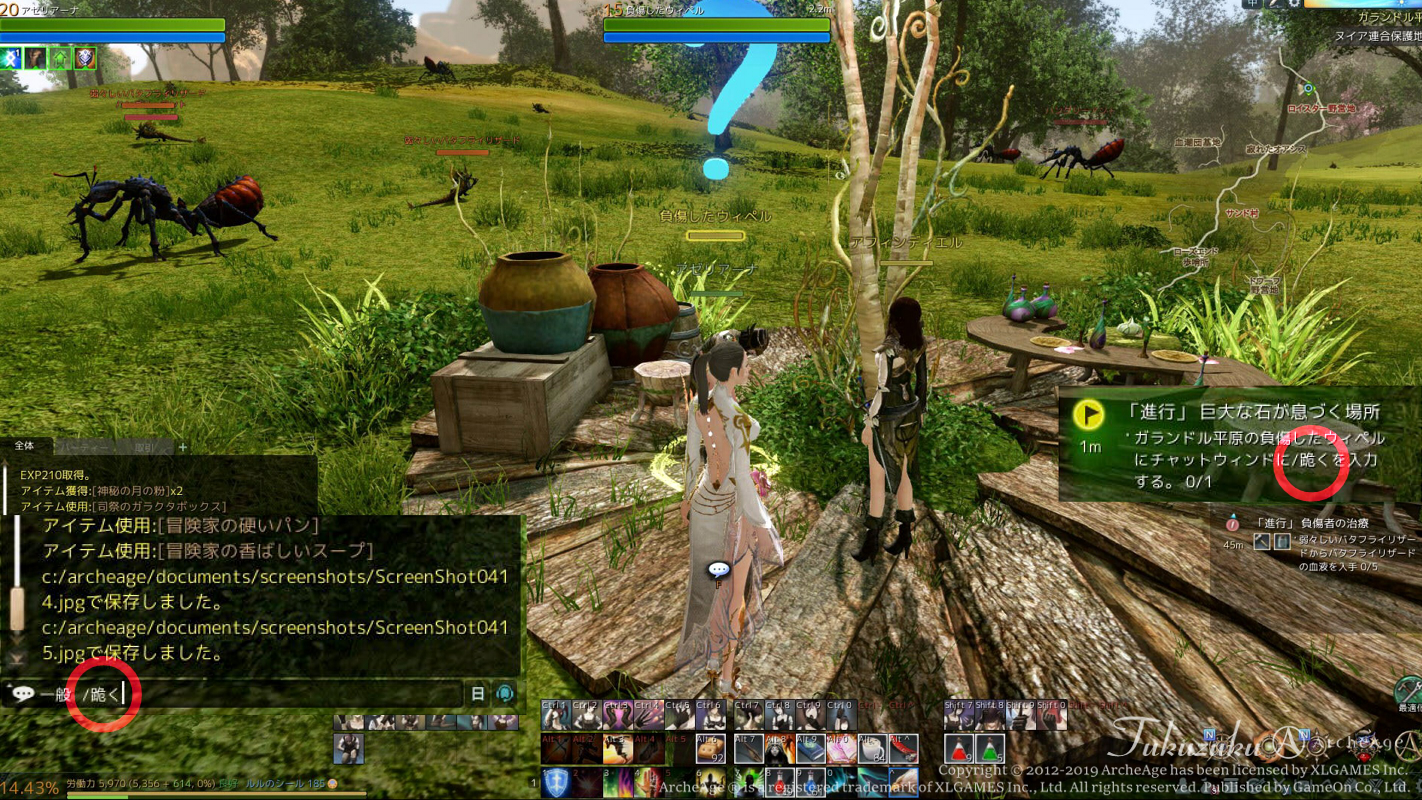Screen dimensions: 1422x800
Task: Click the voice chat headset icon in the chat bar
Action: (504, 694)
